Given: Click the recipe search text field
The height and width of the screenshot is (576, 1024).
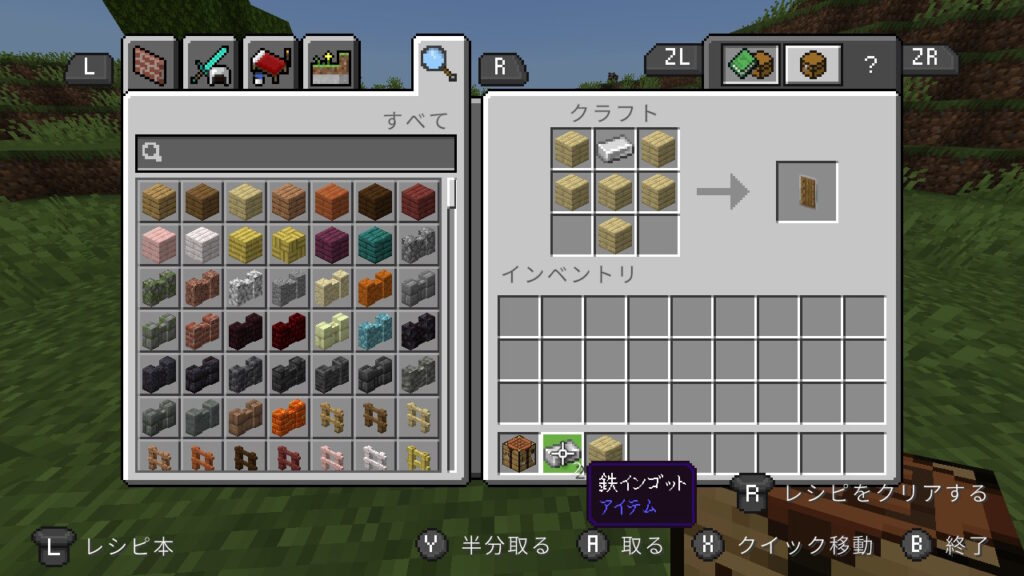Looking at the screenshot, I should point(296,153).
